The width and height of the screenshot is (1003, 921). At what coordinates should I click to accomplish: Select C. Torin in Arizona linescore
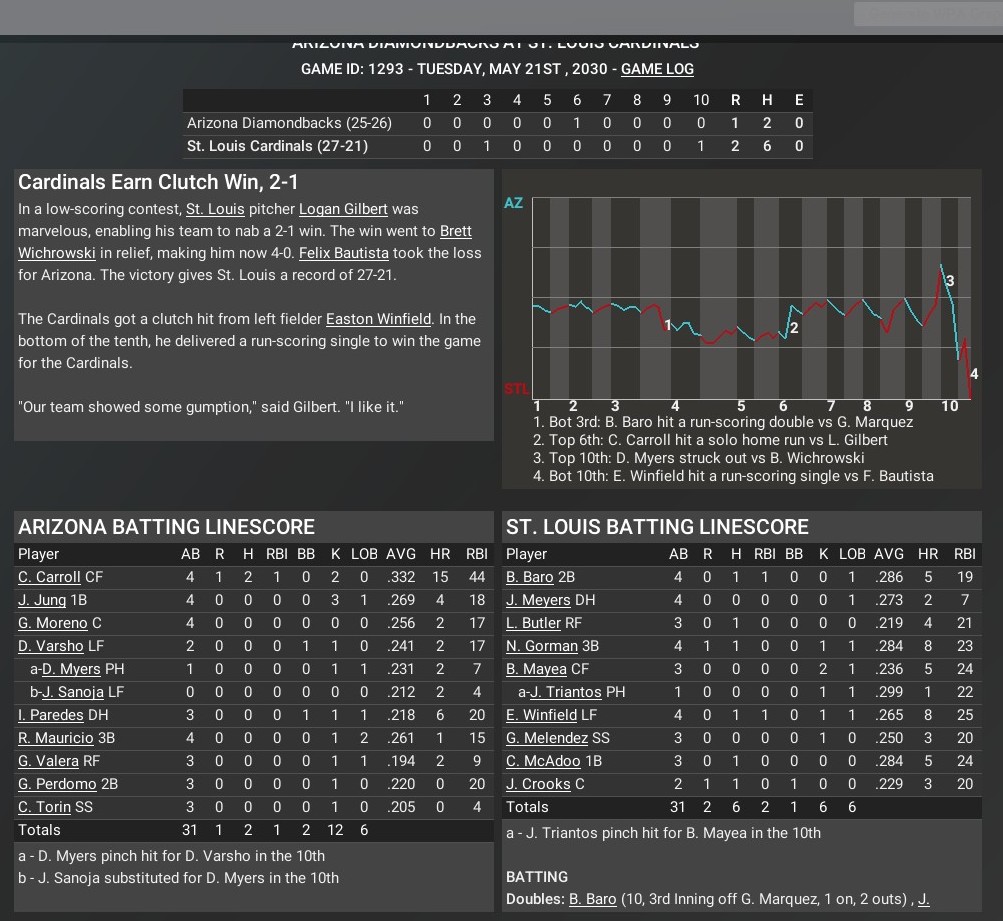click(44, 807)
